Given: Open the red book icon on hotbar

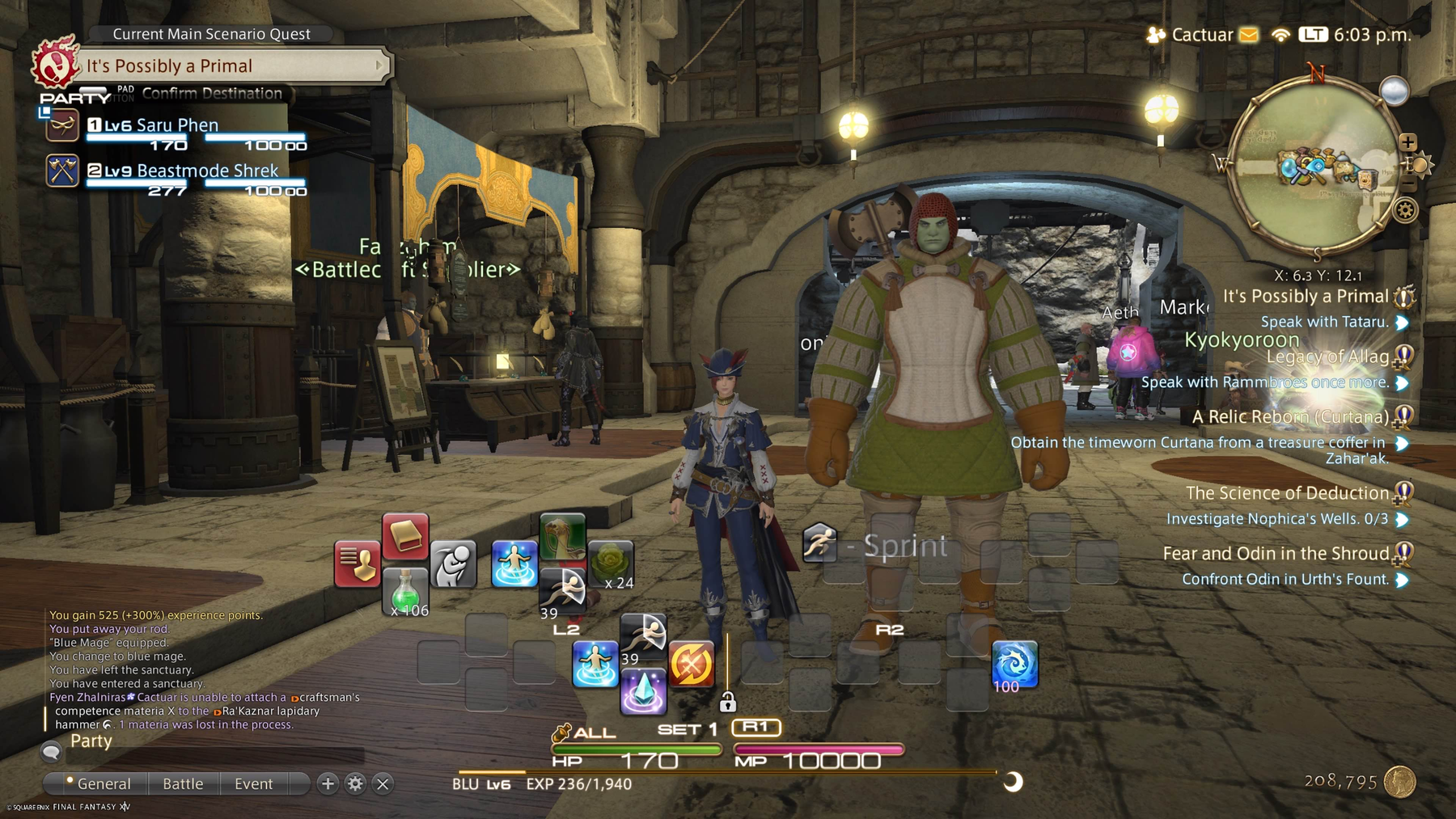Looking at the screenshot, I should point(404,535).
